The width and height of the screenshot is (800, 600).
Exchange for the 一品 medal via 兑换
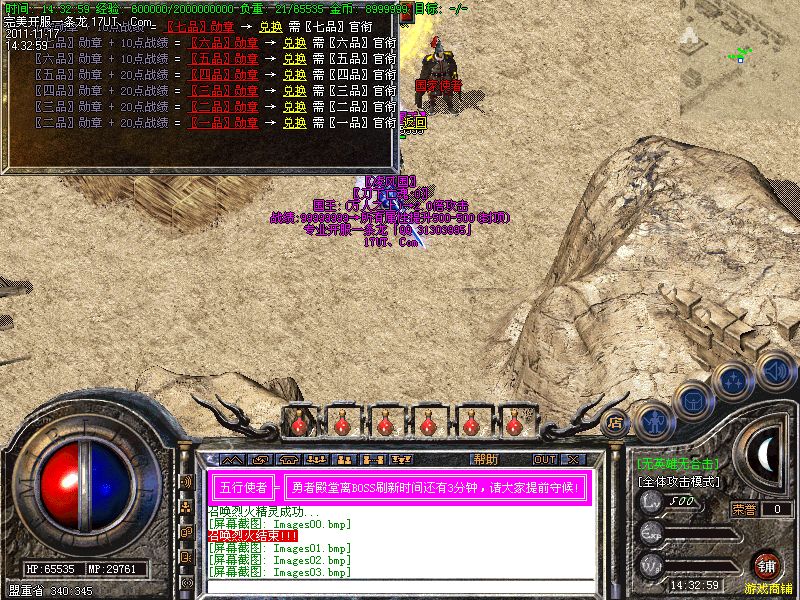tap(295, 124)
